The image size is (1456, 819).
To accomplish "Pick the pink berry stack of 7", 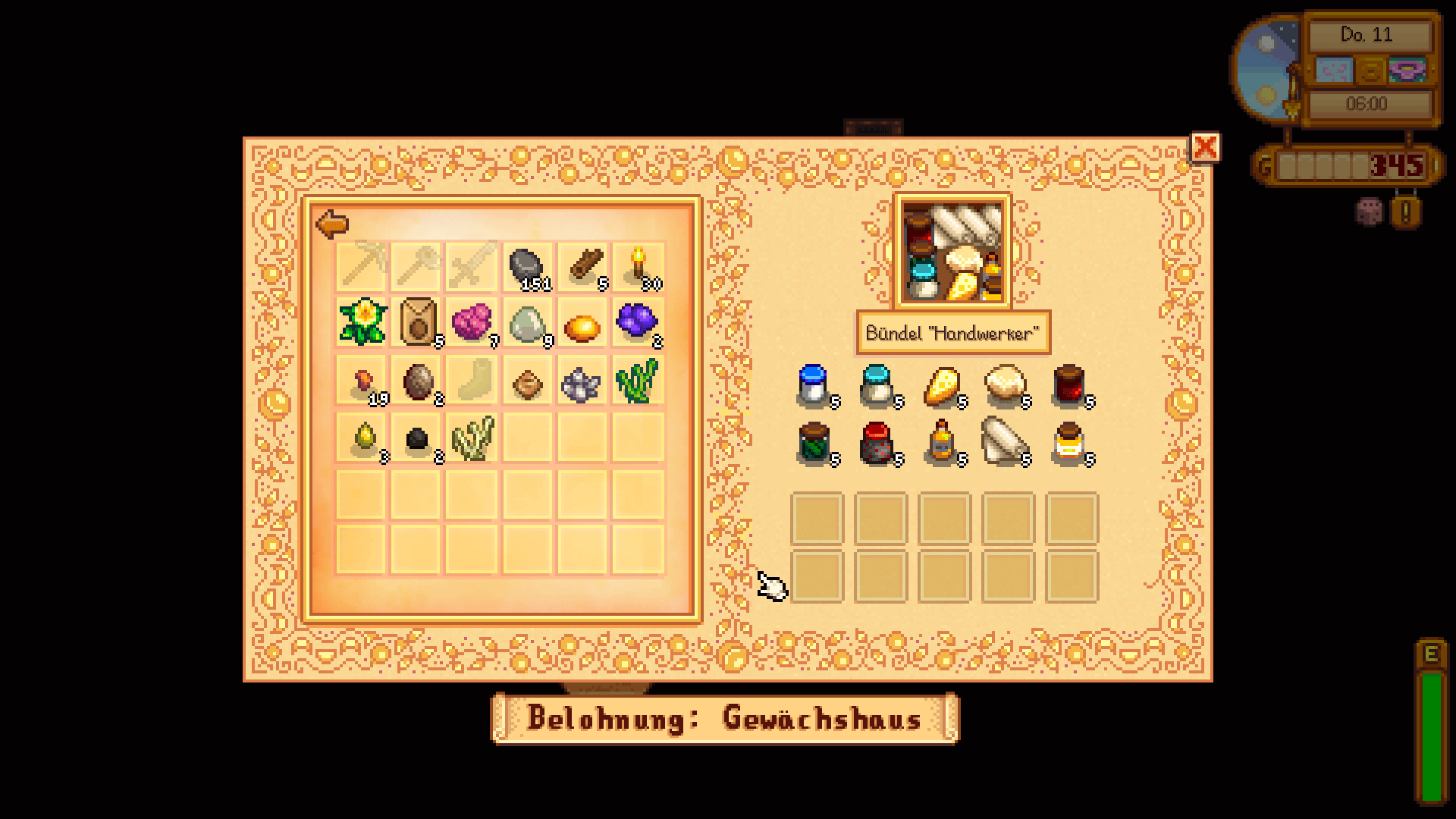I will pyautogui.click(x=472, y=322).
